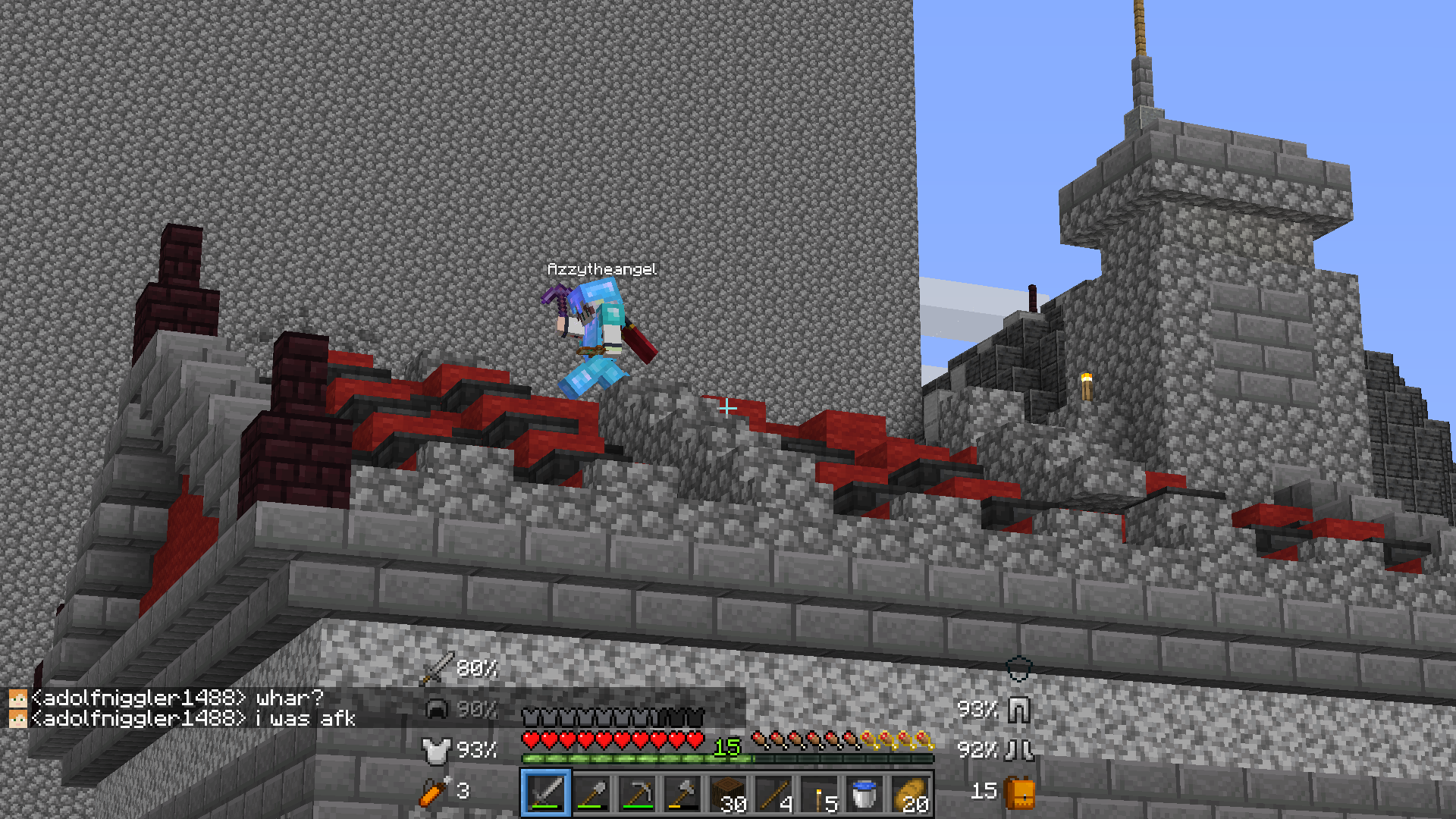The height and width of the screenshot is (819, 1456).
Task: Select the bread stack slot
Action: coord(910,794)
